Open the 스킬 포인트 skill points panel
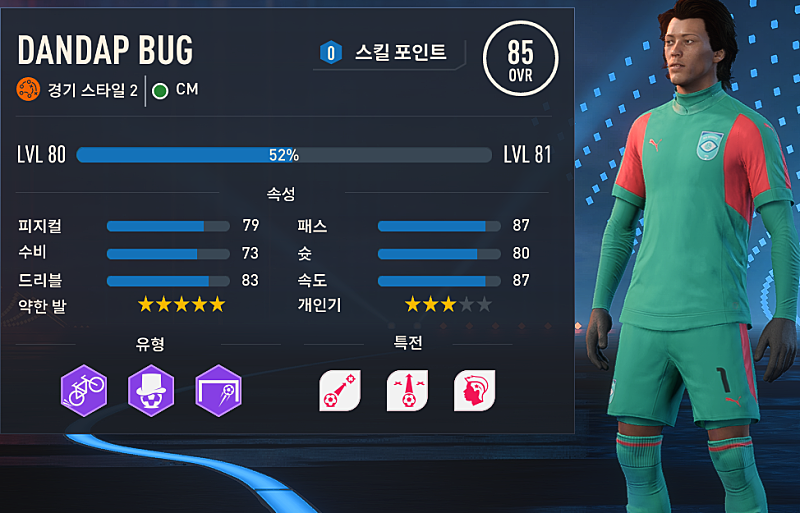Screen dimensions: 800x513 392,52
